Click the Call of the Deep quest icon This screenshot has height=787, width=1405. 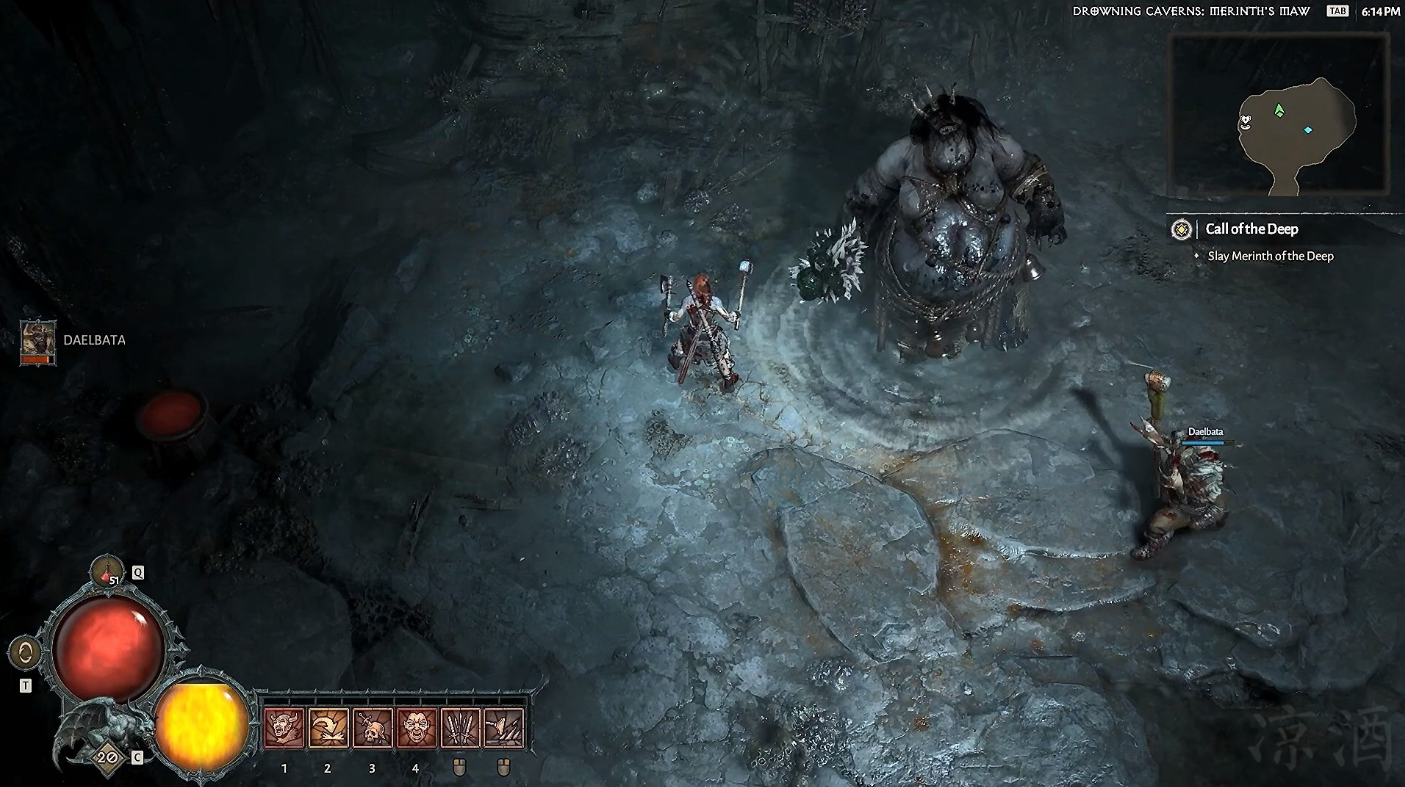1181,229
